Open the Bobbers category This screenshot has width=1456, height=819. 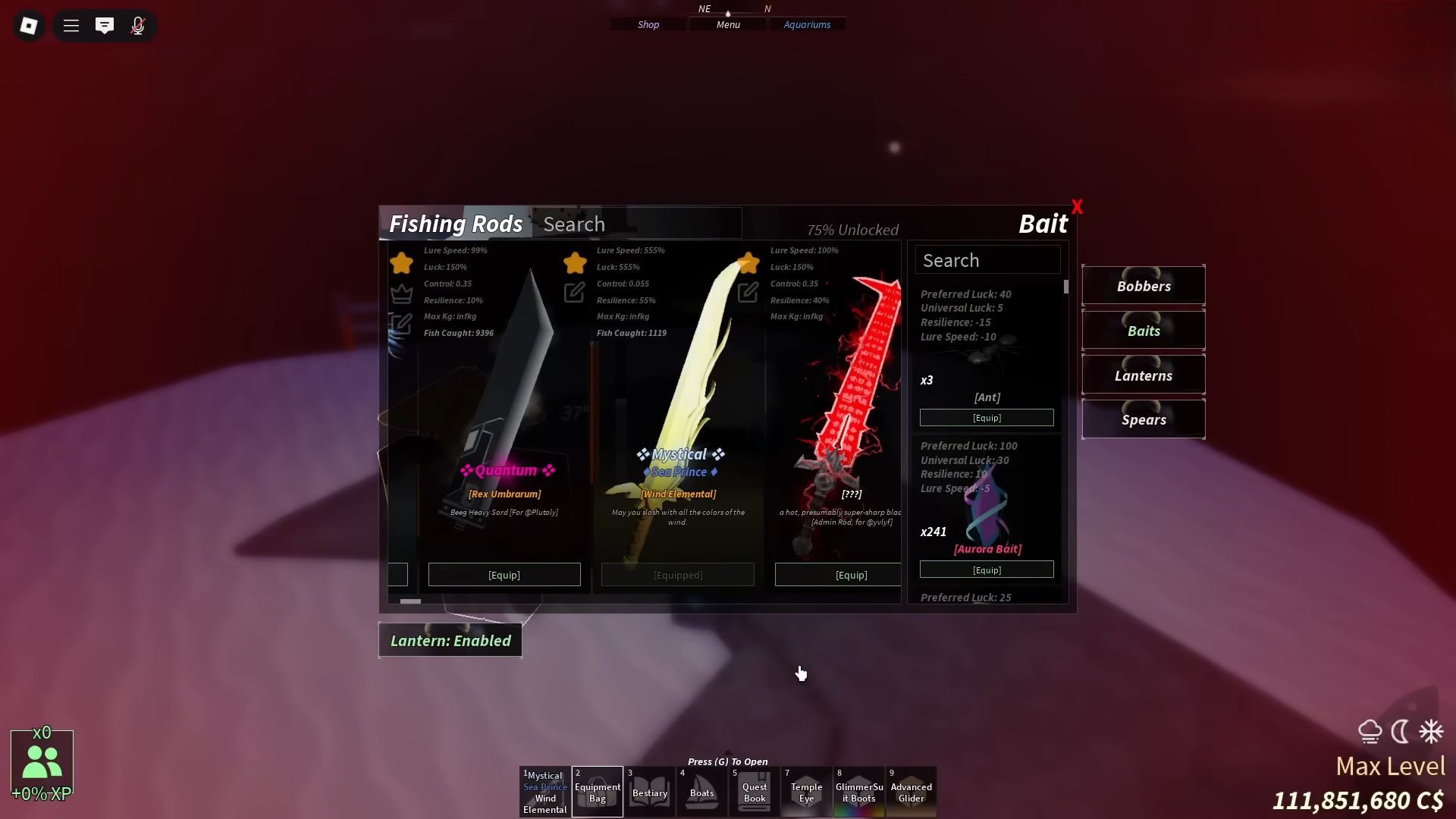[1144, 286]
